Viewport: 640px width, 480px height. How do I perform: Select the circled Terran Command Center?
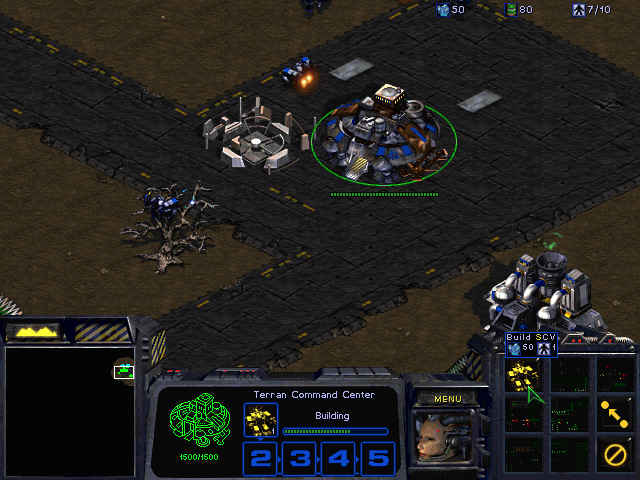pyautogui.click(x=383, y=142)
